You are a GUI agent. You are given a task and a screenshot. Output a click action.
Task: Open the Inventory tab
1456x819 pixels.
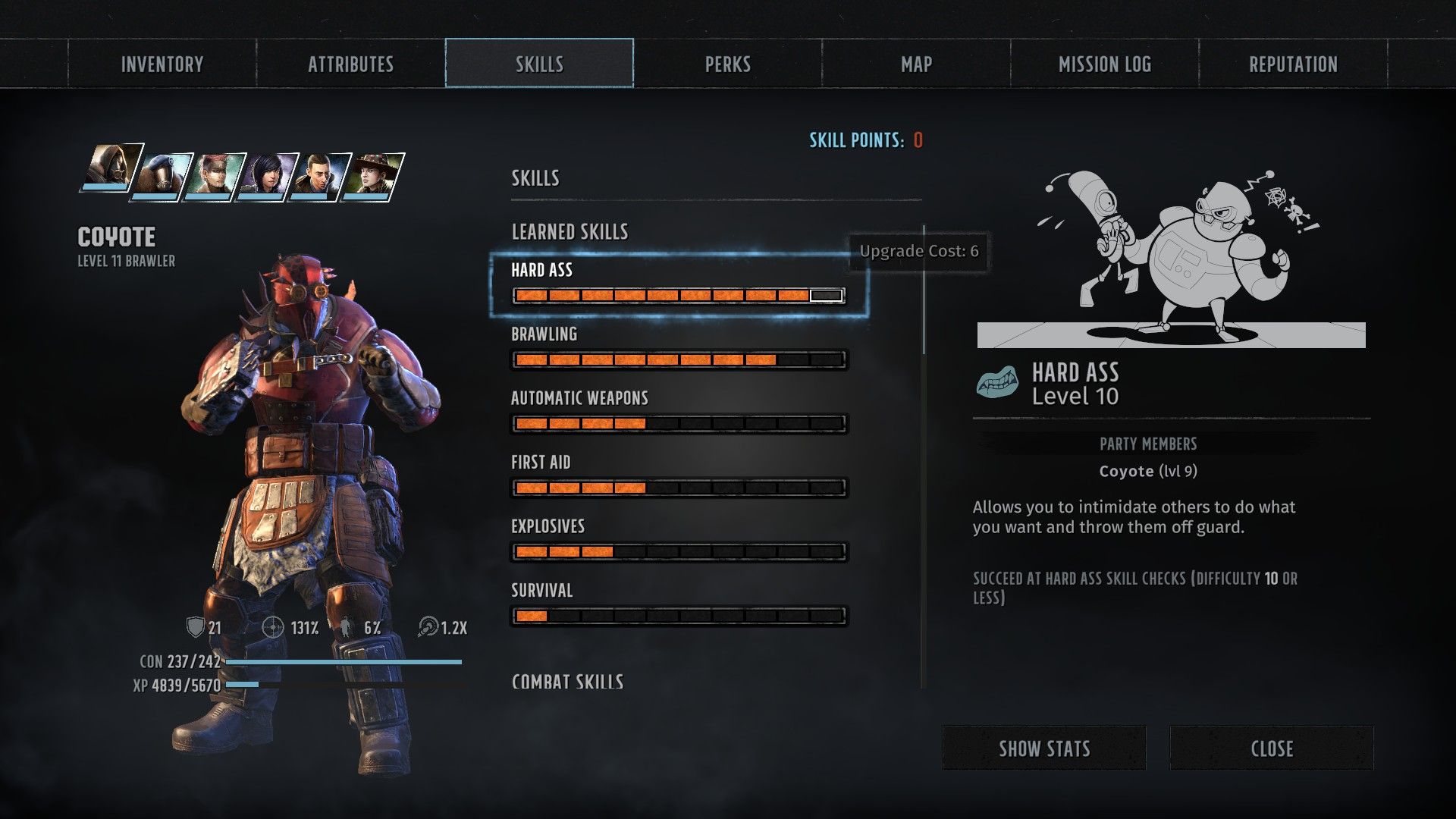pos(162,64)
